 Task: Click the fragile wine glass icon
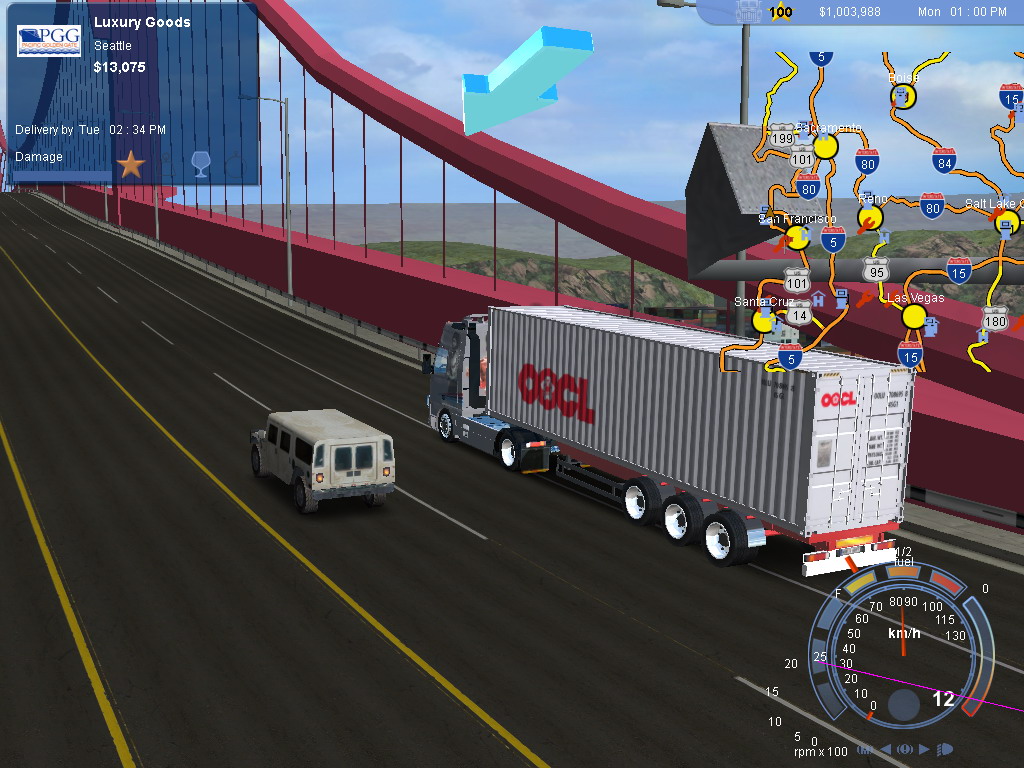[x=200, y=164]
